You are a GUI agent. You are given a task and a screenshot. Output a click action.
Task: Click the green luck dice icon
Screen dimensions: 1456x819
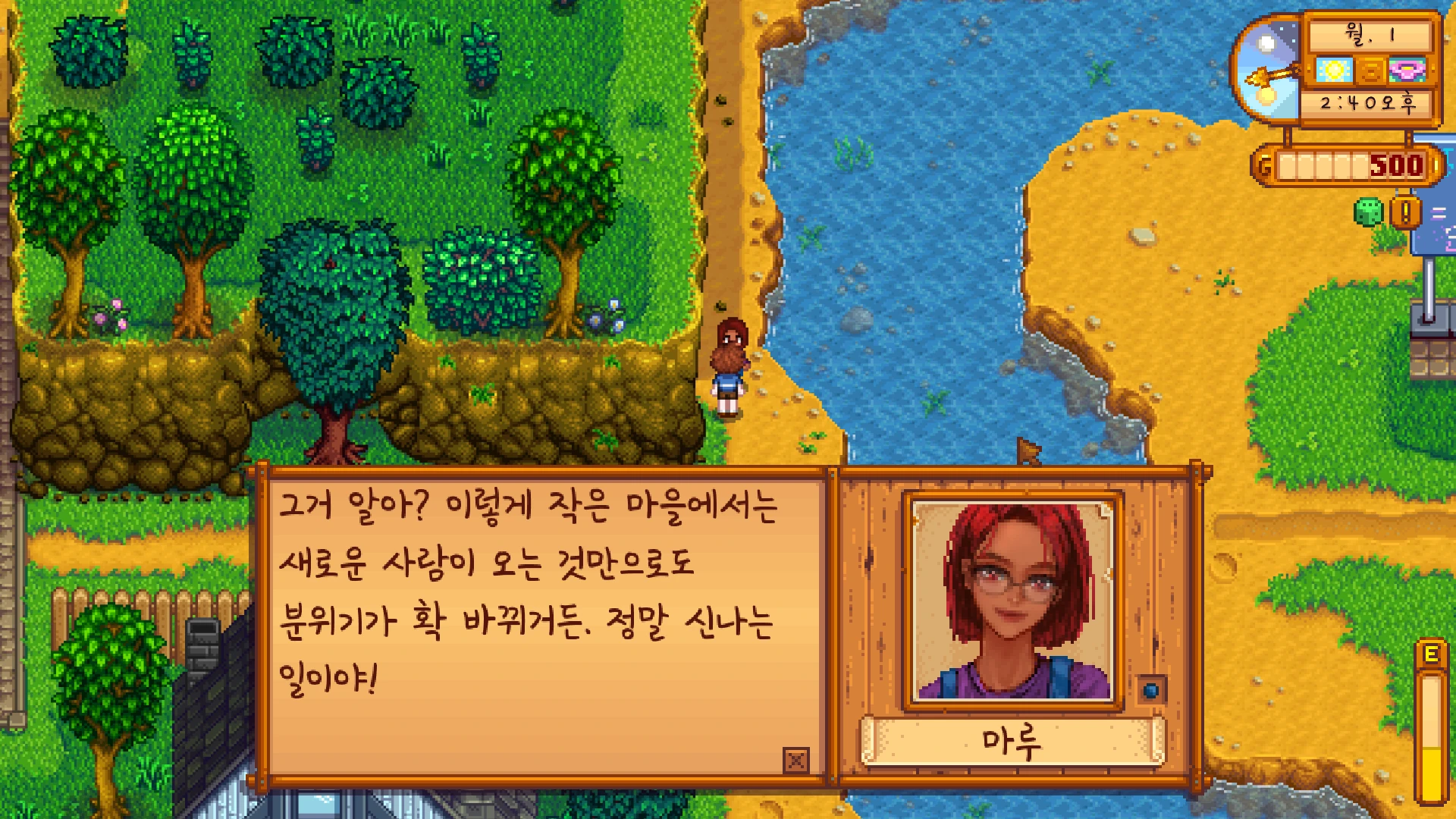1368,212
